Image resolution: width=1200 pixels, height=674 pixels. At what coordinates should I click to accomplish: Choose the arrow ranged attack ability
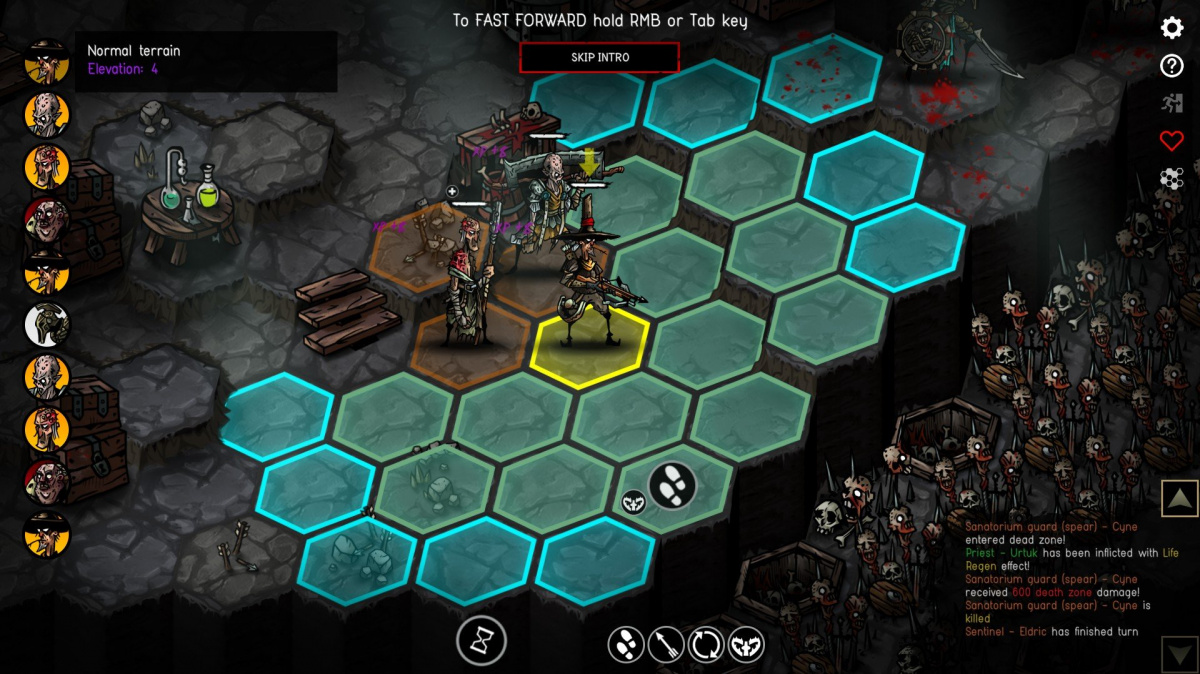[666, 645]
